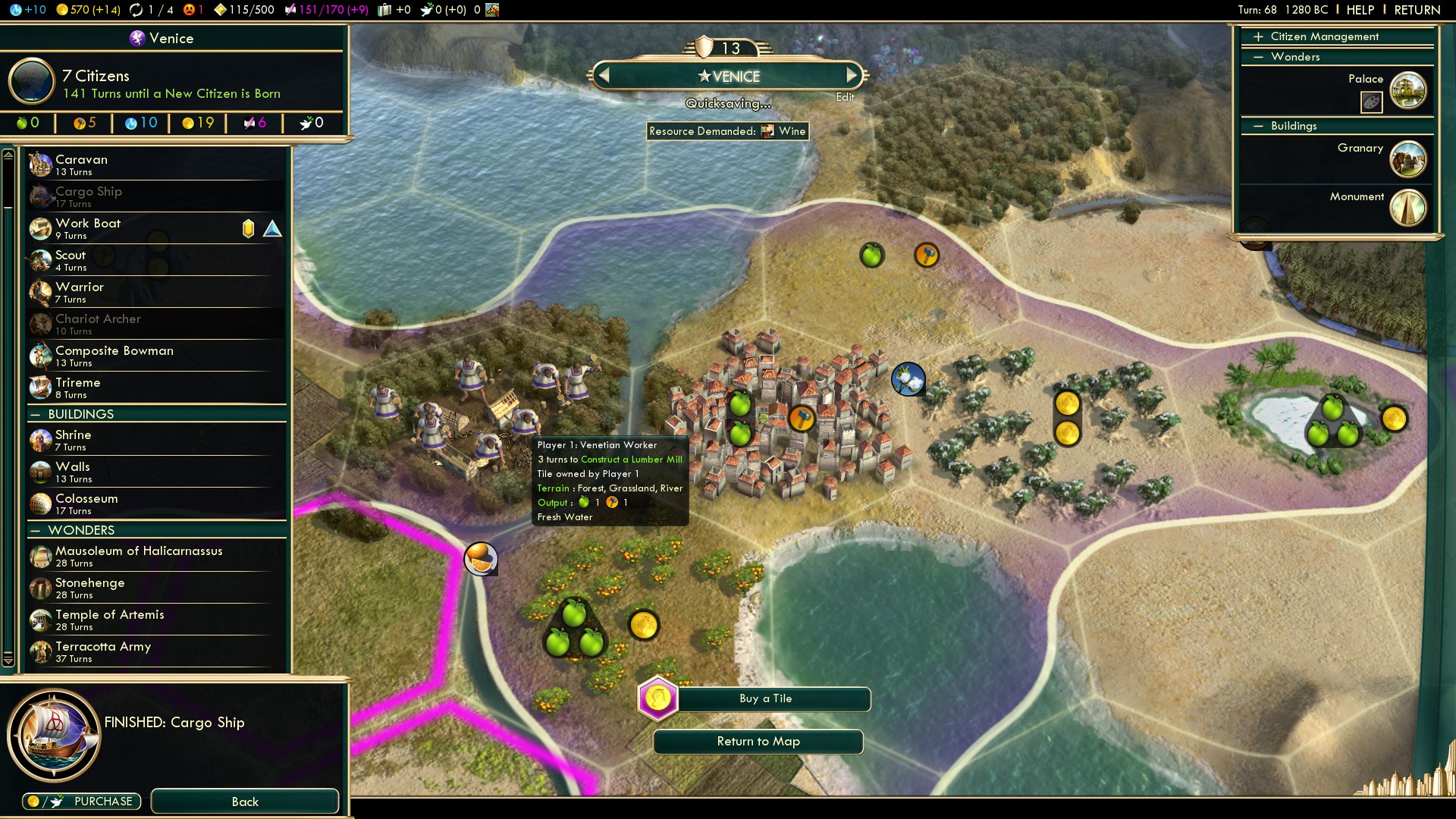Toggle citizen assignment on the orange resource tile
1456x819 pixels.
coord(481,557)
